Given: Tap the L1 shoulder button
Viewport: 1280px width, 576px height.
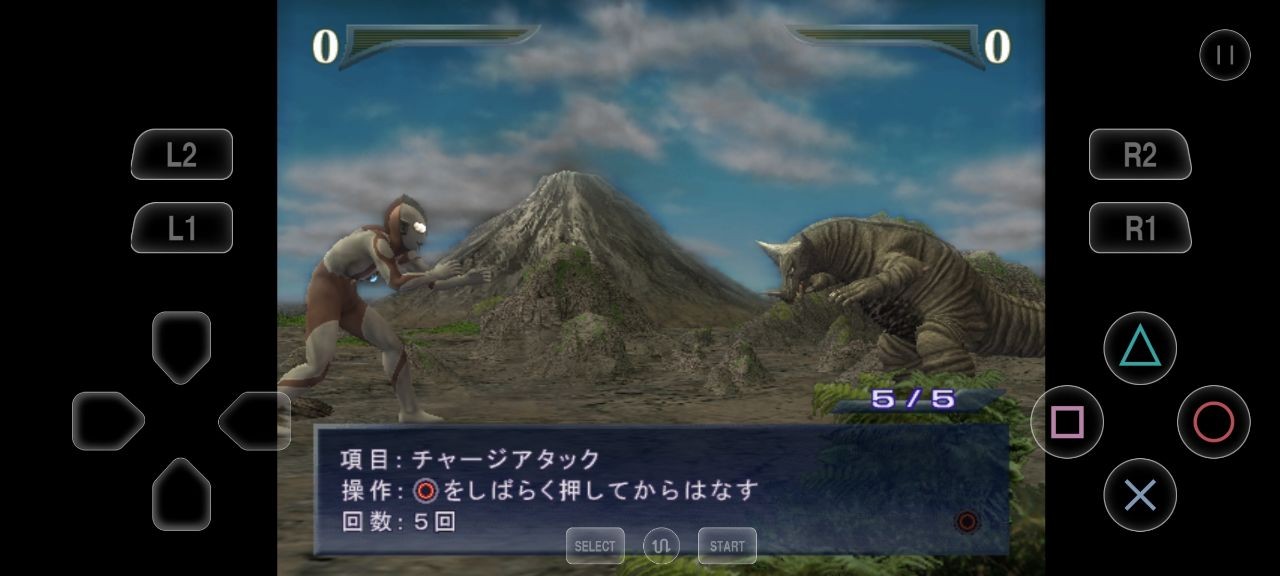Looking at the screenshot, I should (181, 228).
